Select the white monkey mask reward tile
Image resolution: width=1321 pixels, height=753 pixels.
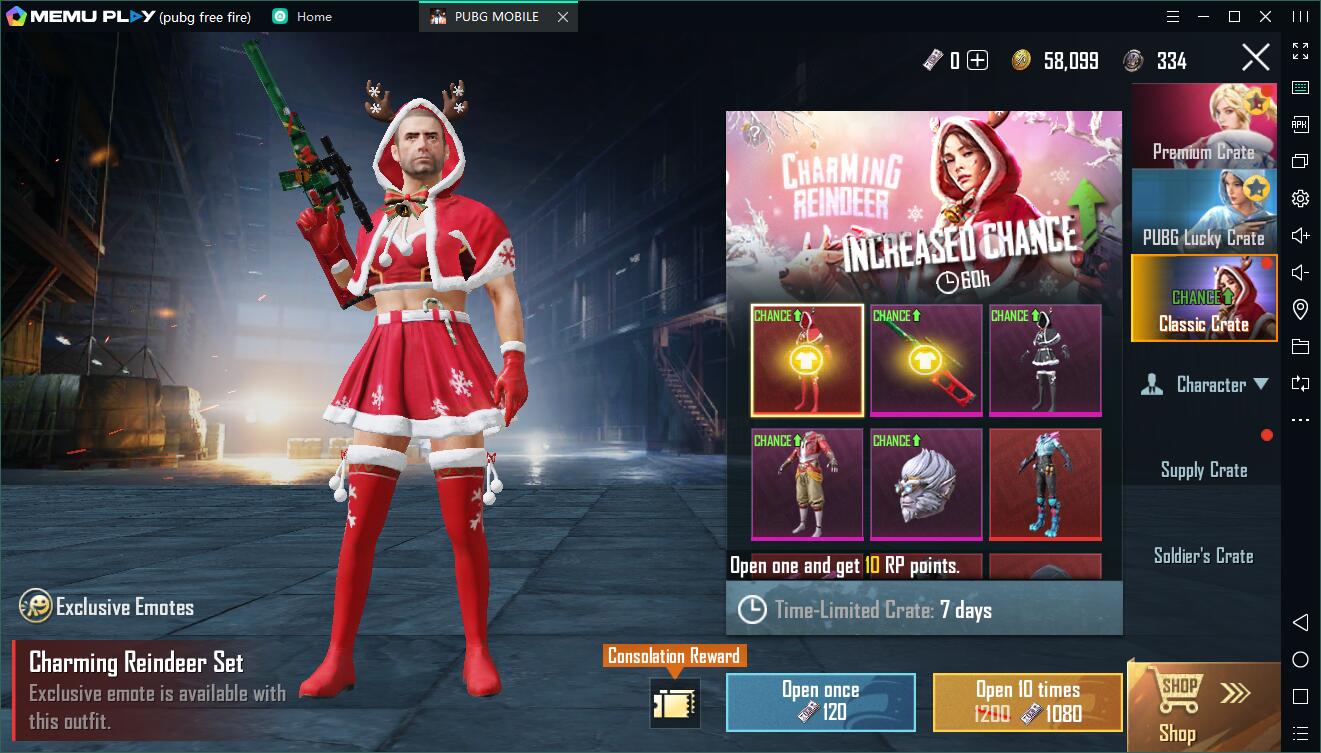click(926, 485)
